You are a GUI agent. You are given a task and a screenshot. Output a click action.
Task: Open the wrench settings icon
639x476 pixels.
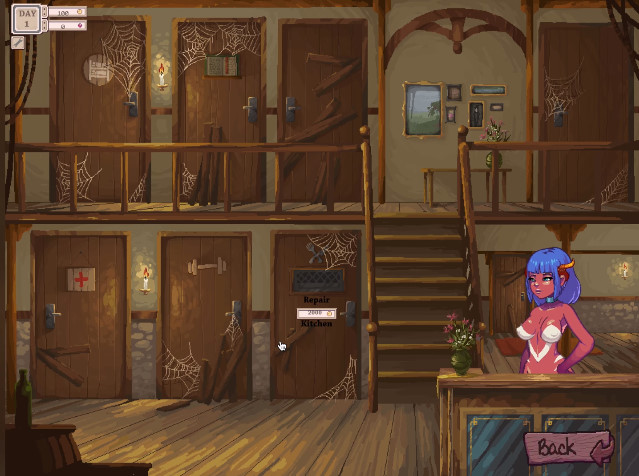pyautogui.click(x=18, y=42)
